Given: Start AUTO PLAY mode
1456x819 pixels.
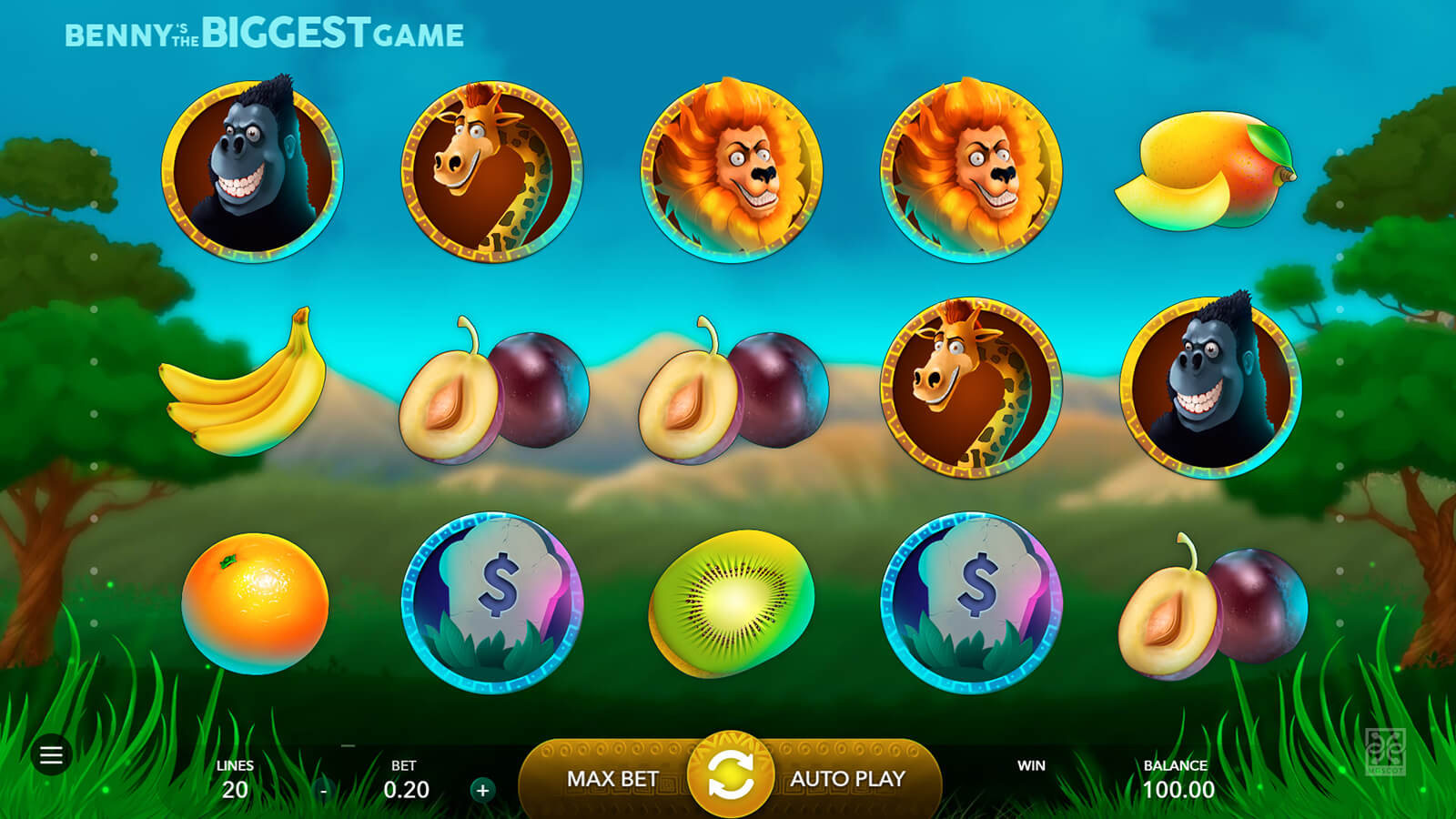Looking at the screenshot, I should click(x=847, y=779).
